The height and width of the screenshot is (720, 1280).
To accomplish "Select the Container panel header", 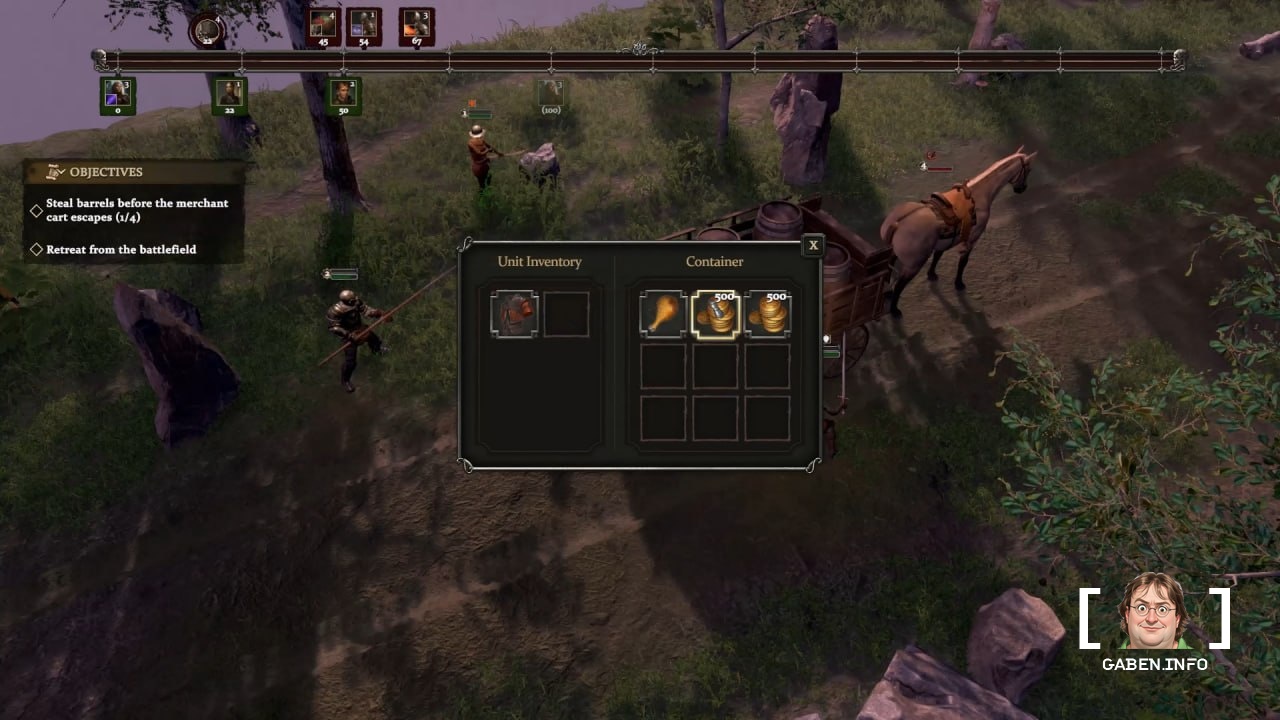I will pos(714,261).
